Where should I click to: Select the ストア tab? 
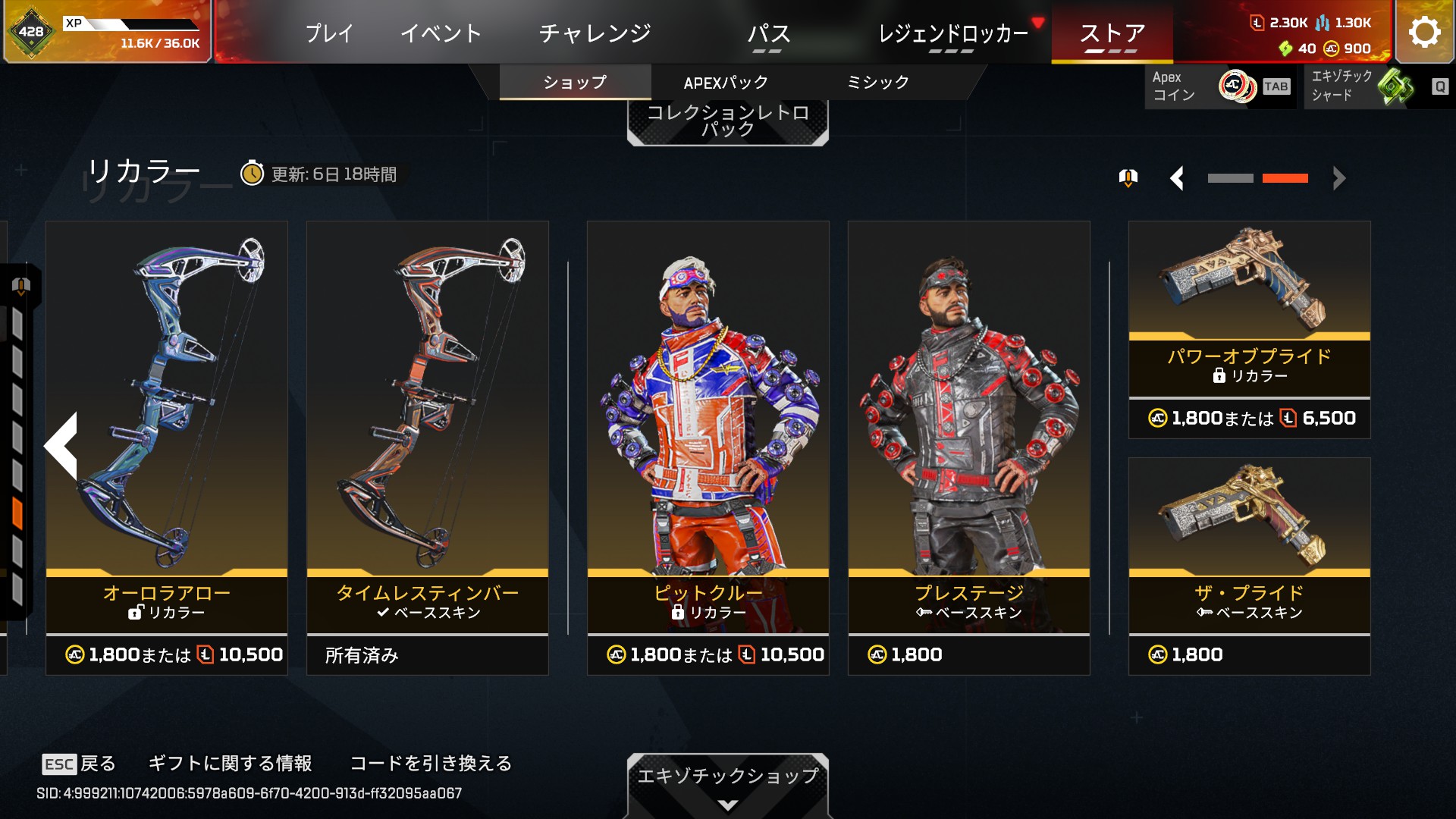(x=1112, y=33)
